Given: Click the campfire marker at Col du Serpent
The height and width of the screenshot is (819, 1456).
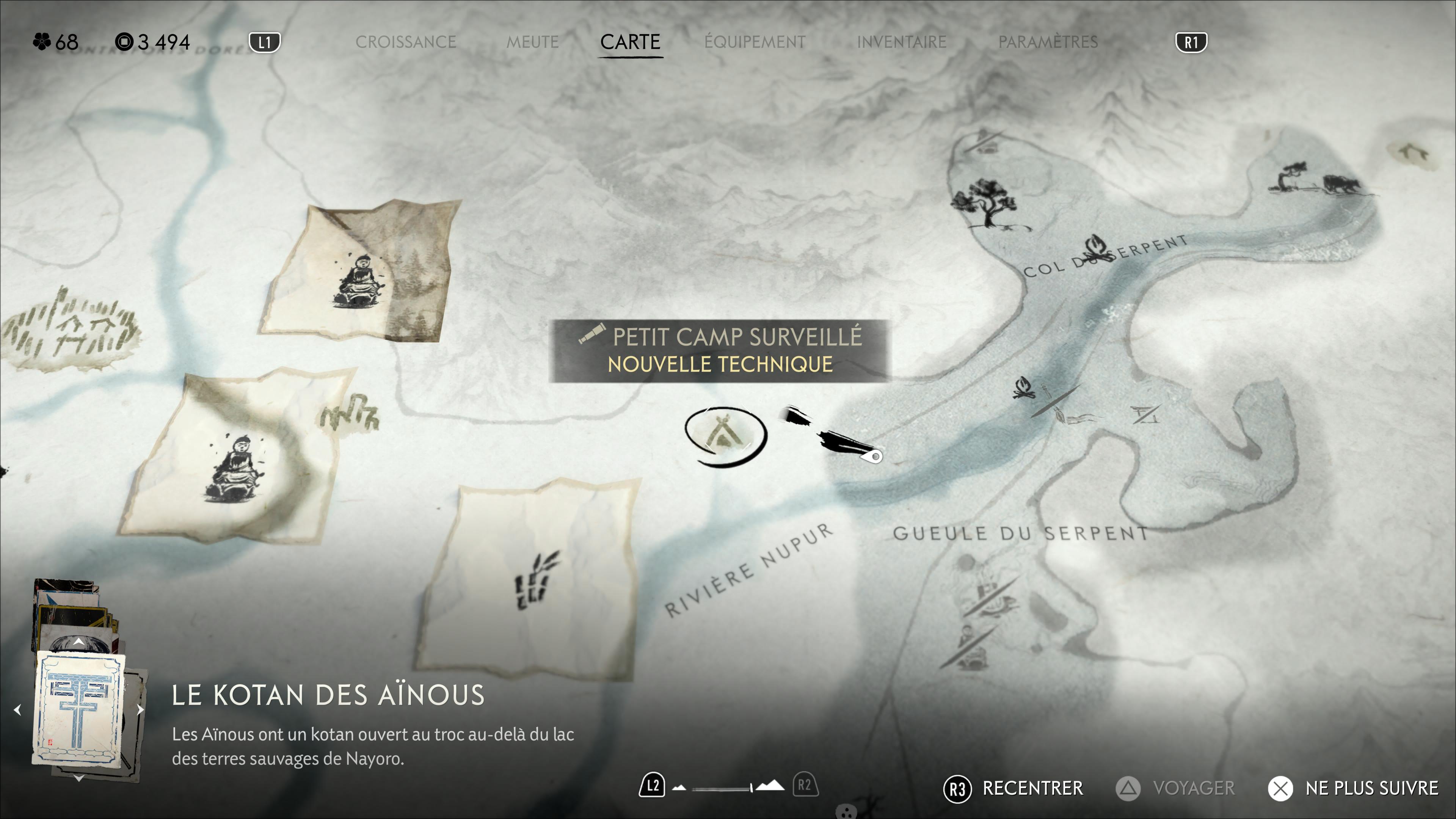Looking at the screenshot, I should (1094, 248).
